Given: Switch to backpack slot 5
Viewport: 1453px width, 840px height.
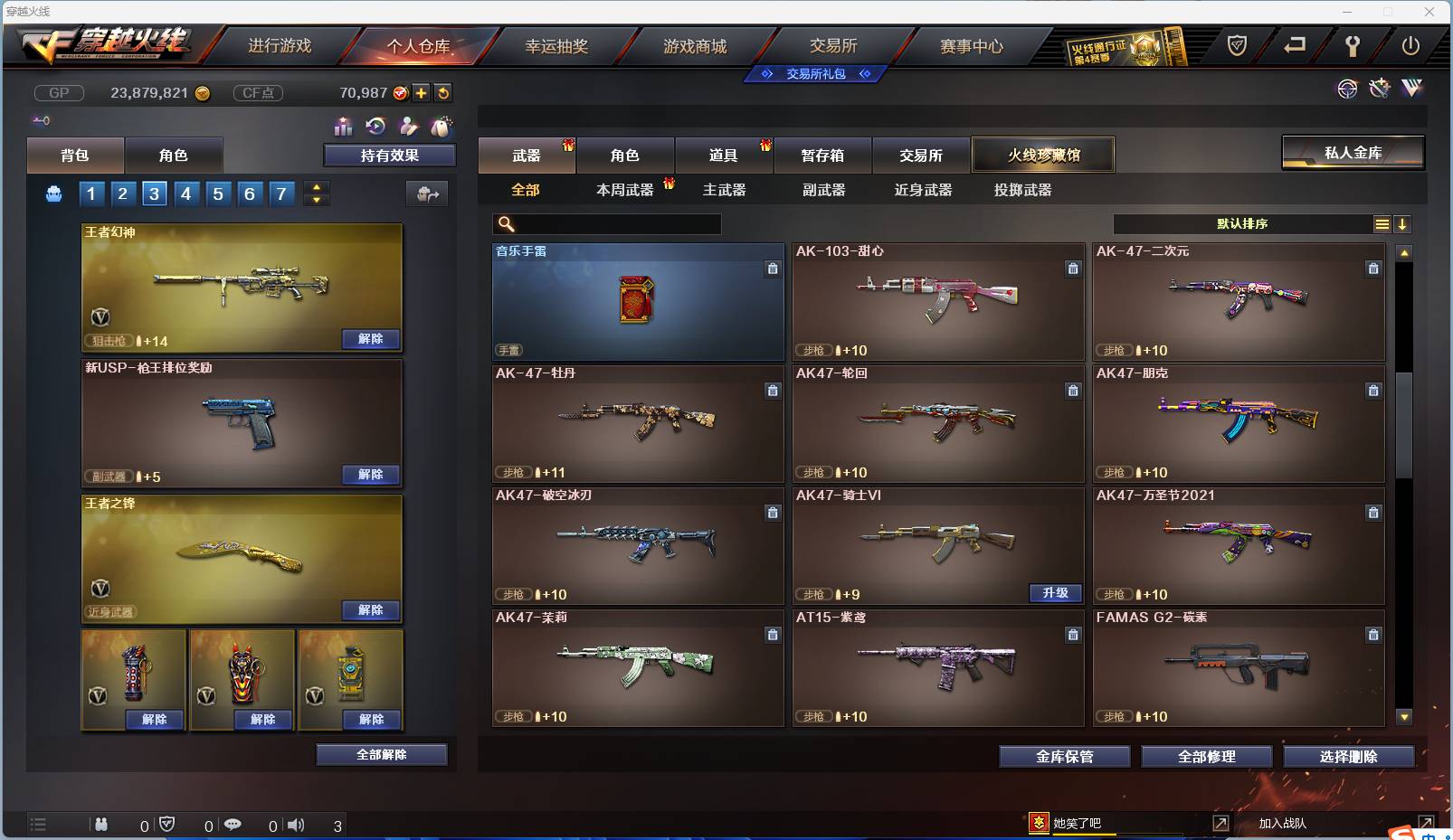Looking at the screenshot, I should pos(218,193).
